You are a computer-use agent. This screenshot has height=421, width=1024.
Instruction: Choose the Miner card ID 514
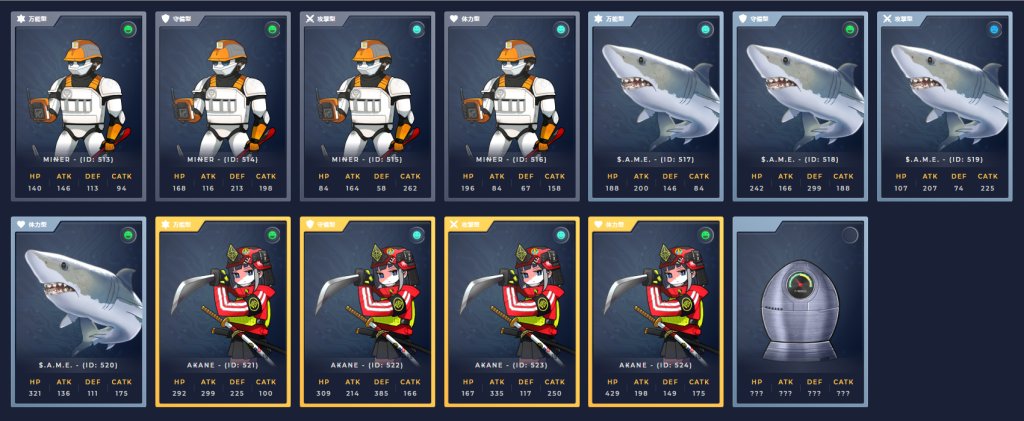click(223, 105)
